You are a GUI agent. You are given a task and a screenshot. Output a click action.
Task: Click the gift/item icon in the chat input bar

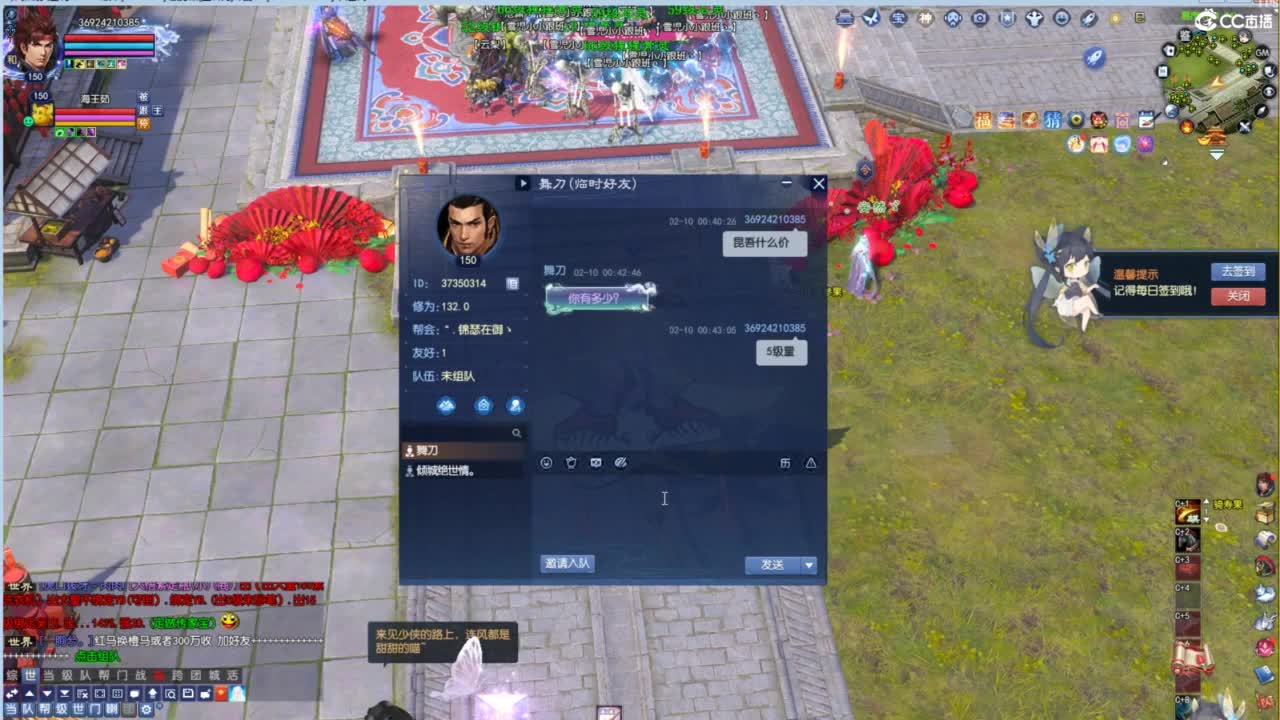point(571,463)
